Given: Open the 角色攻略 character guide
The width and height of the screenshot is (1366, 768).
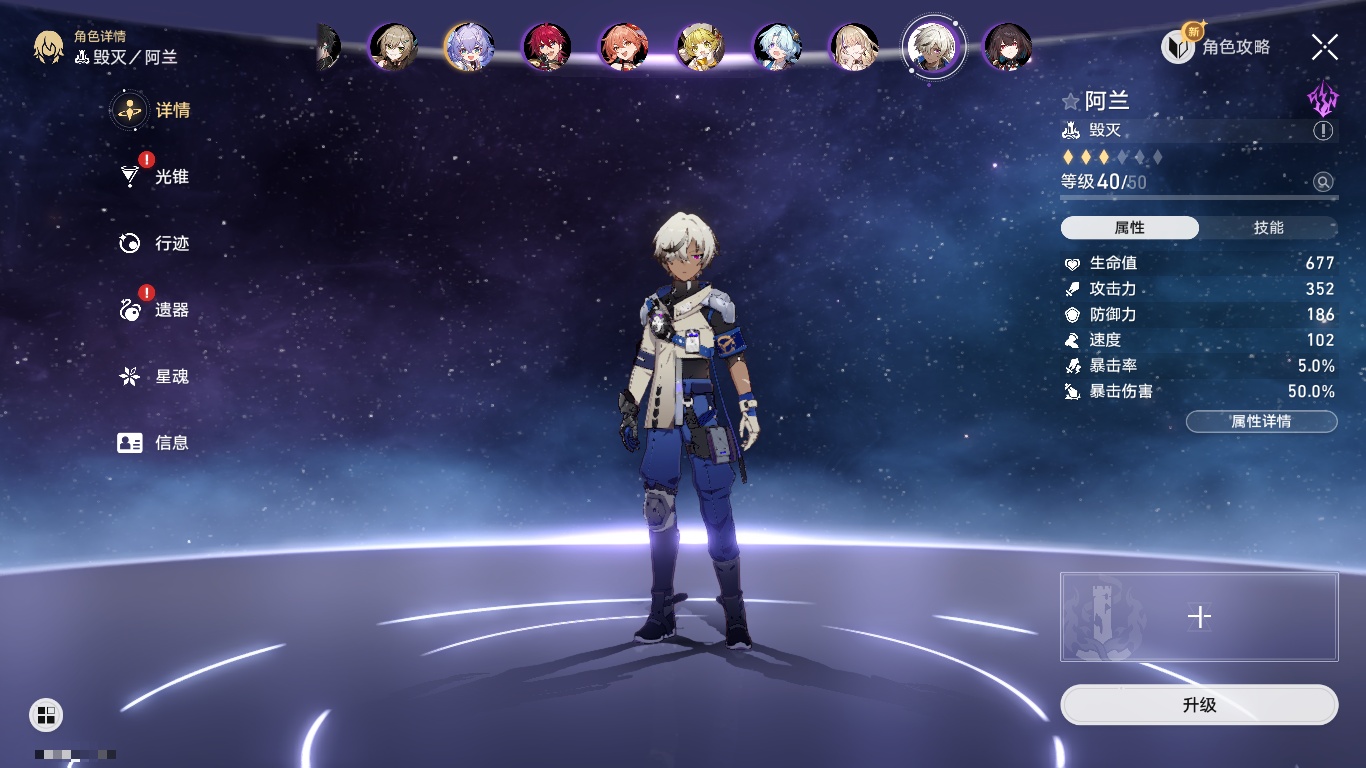Looking at the screenshot, I should click(x=1217, y=46).
